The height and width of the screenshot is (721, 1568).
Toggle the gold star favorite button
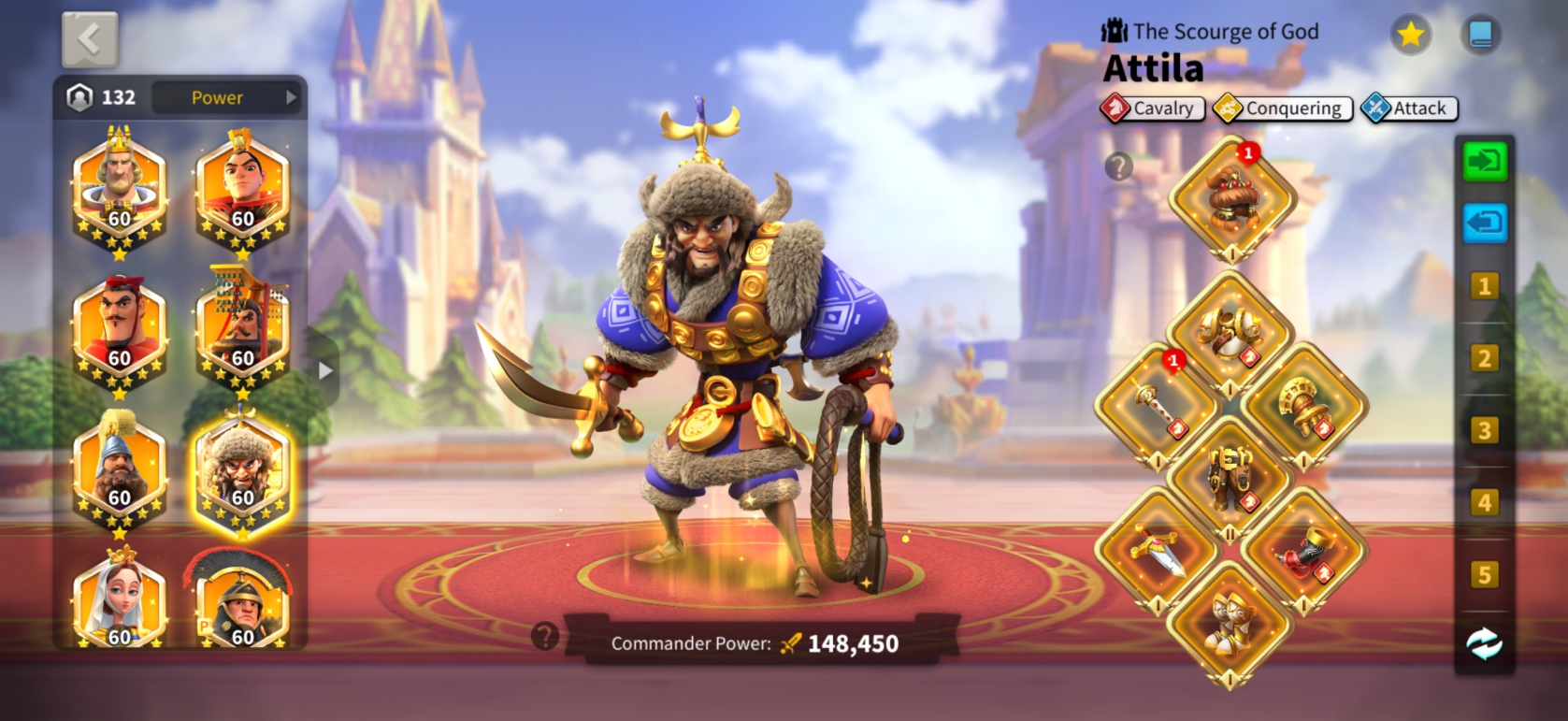1410,36
